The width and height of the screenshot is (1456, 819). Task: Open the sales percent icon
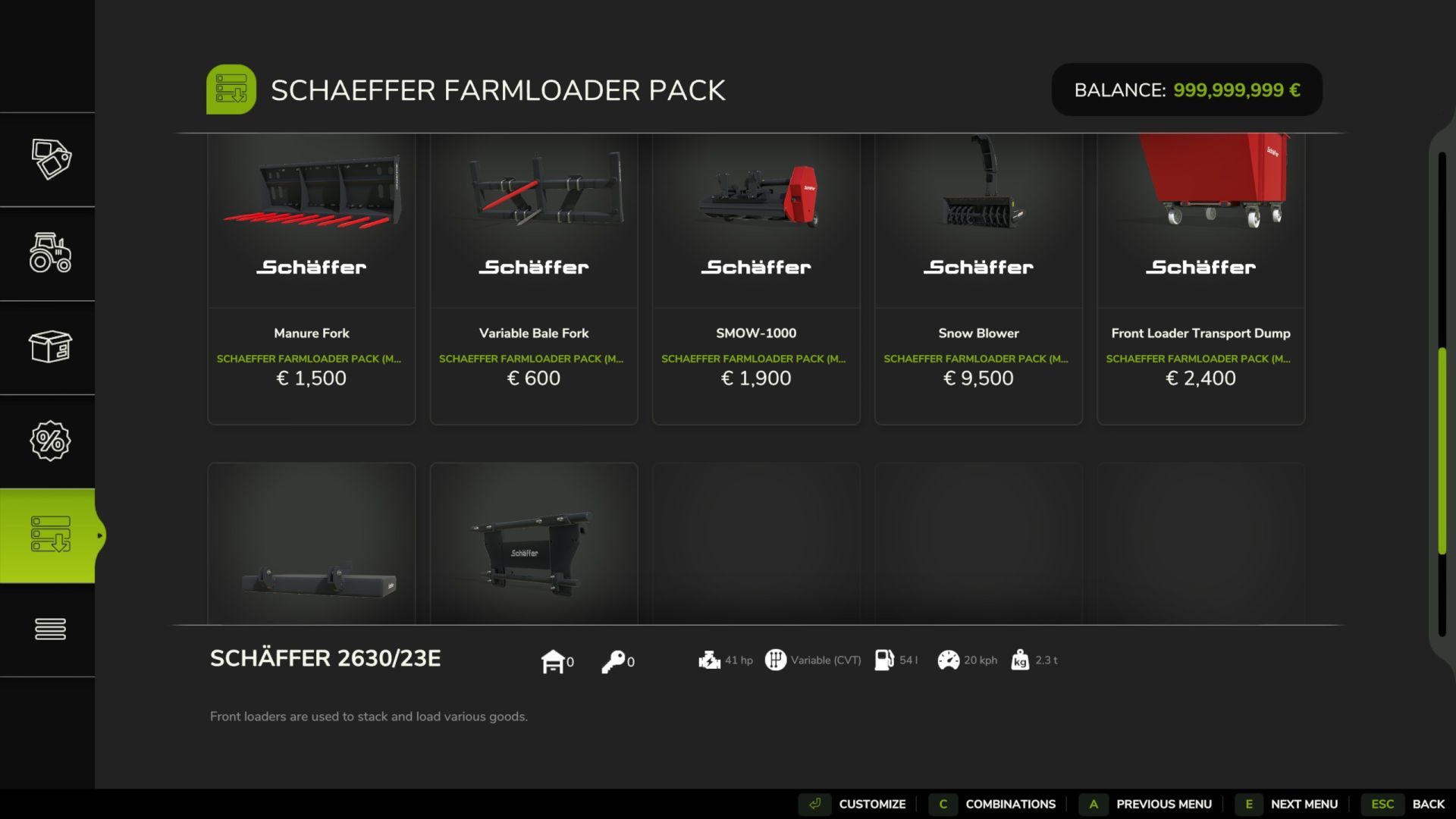[x=50, y=441]
